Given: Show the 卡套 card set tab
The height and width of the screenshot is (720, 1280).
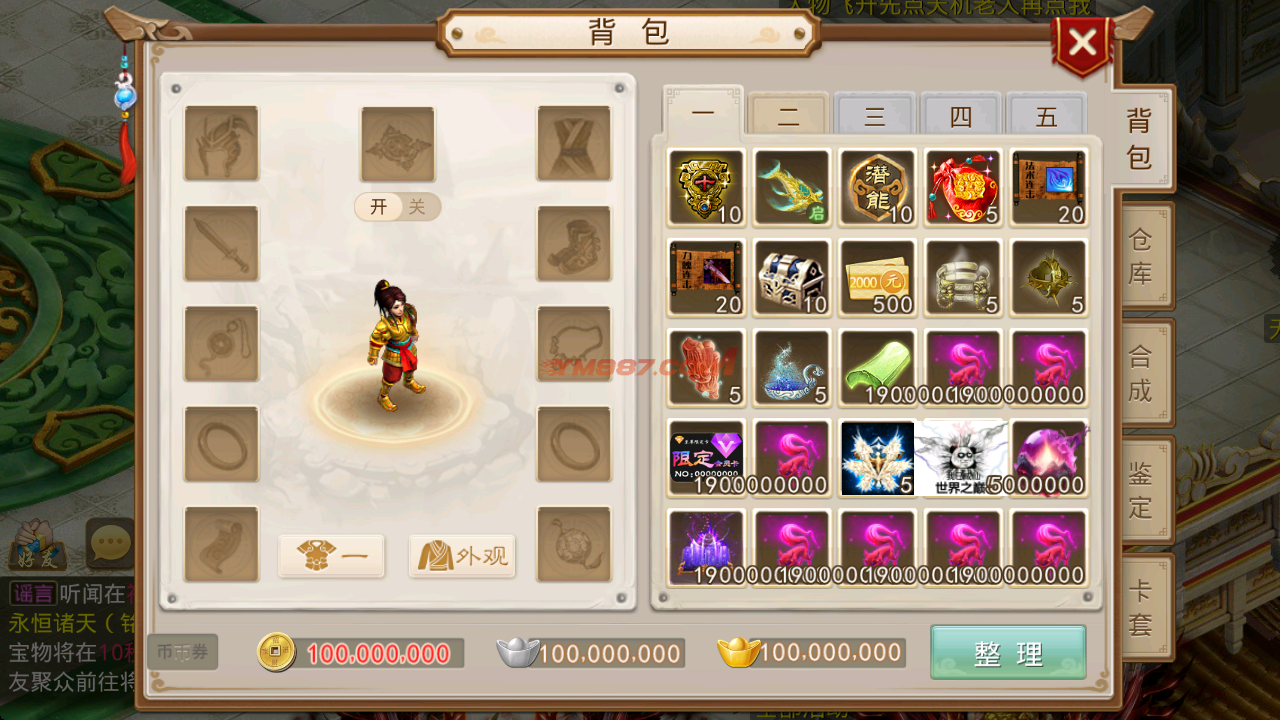Looking at the screenshot, I should [1141, 607].
